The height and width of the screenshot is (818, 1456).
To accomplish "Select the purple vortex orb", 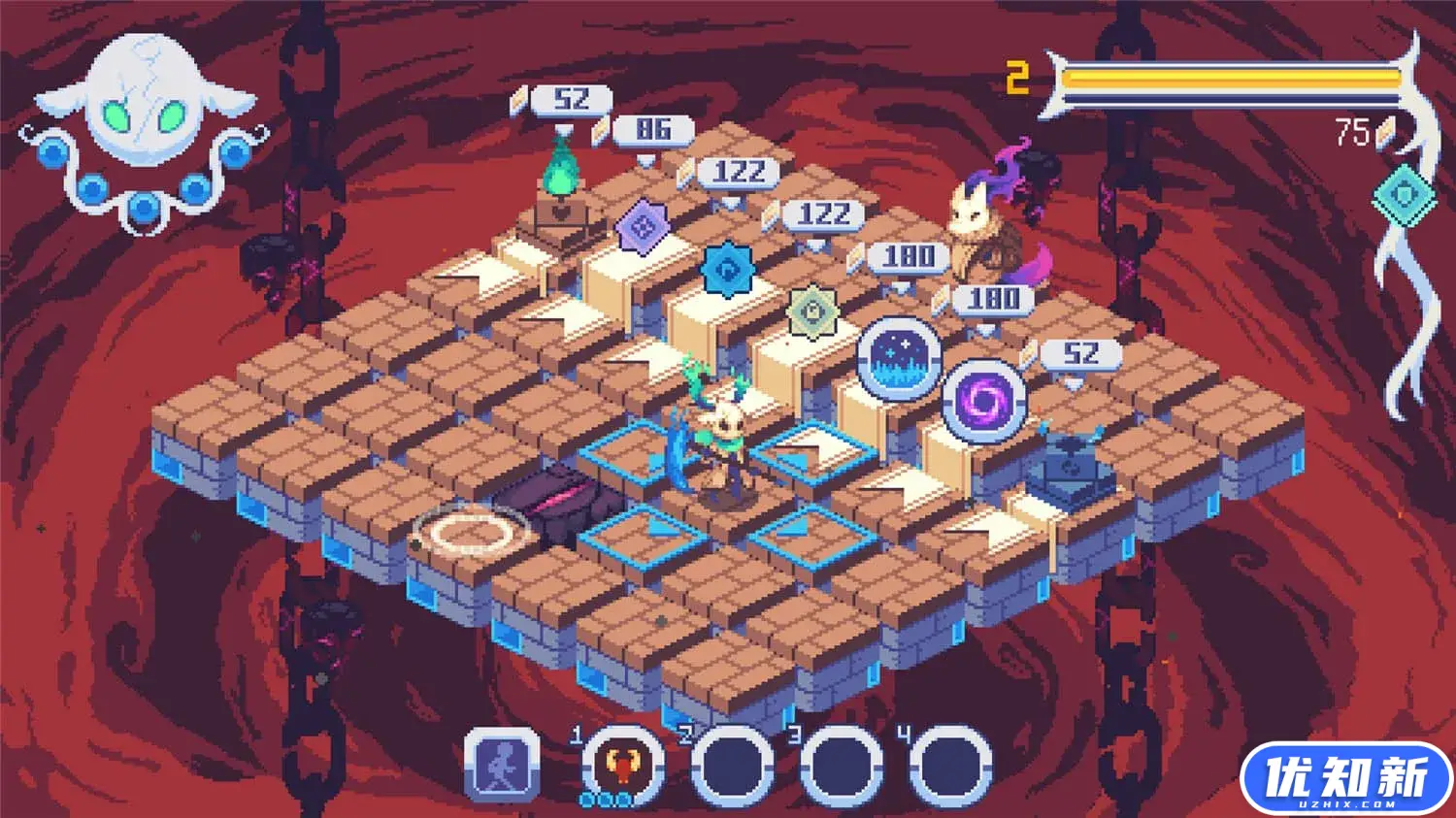I will click(983, 400).
